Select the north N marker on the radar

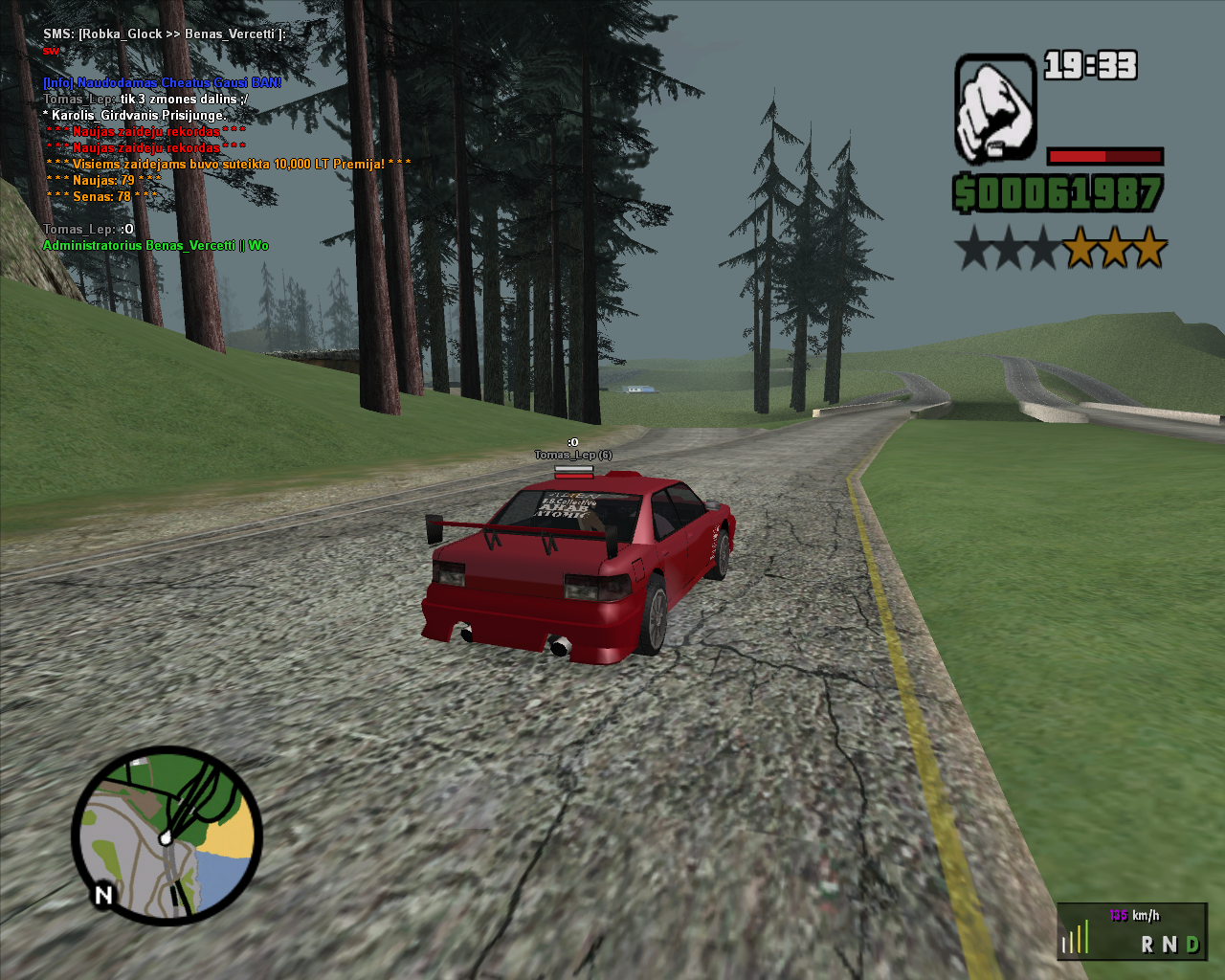coord(103,895)
